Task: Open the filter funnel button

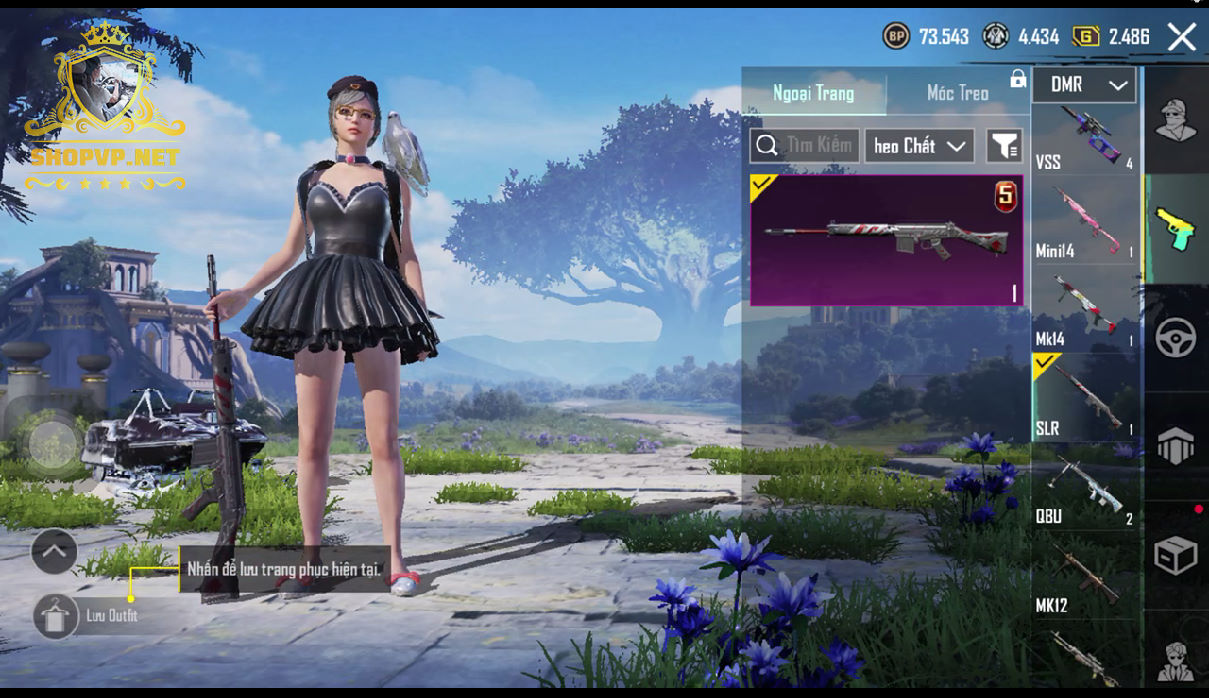Action: coord(1004,146)
